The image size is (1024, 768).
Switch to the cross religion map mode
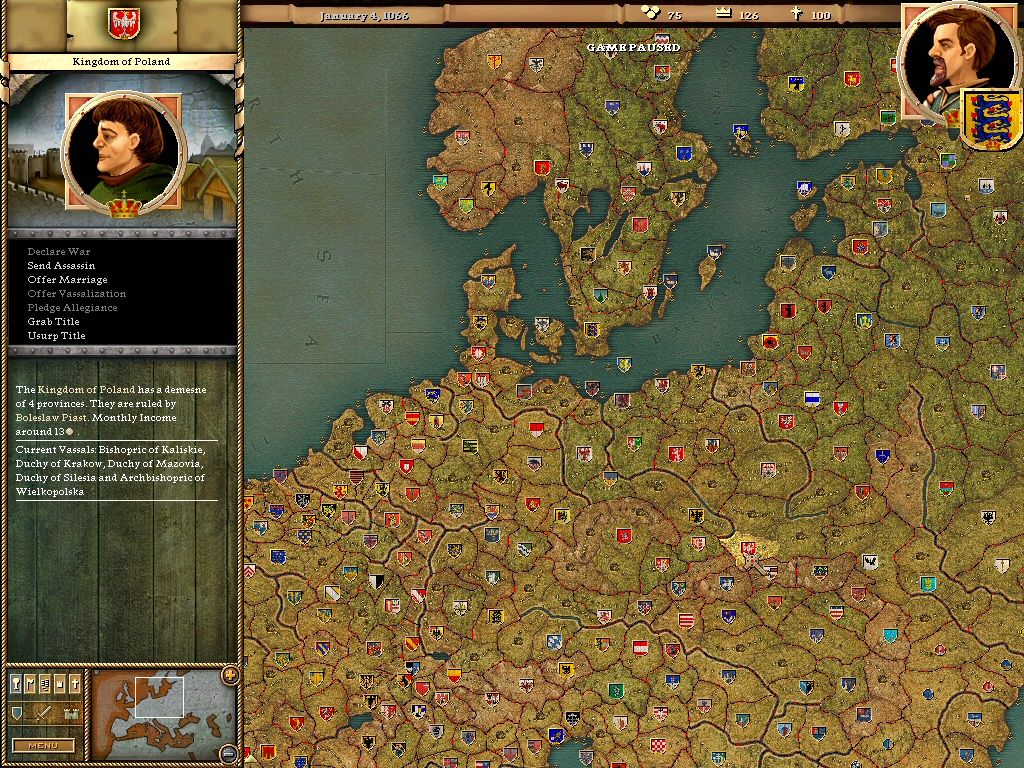click(73, 684)
